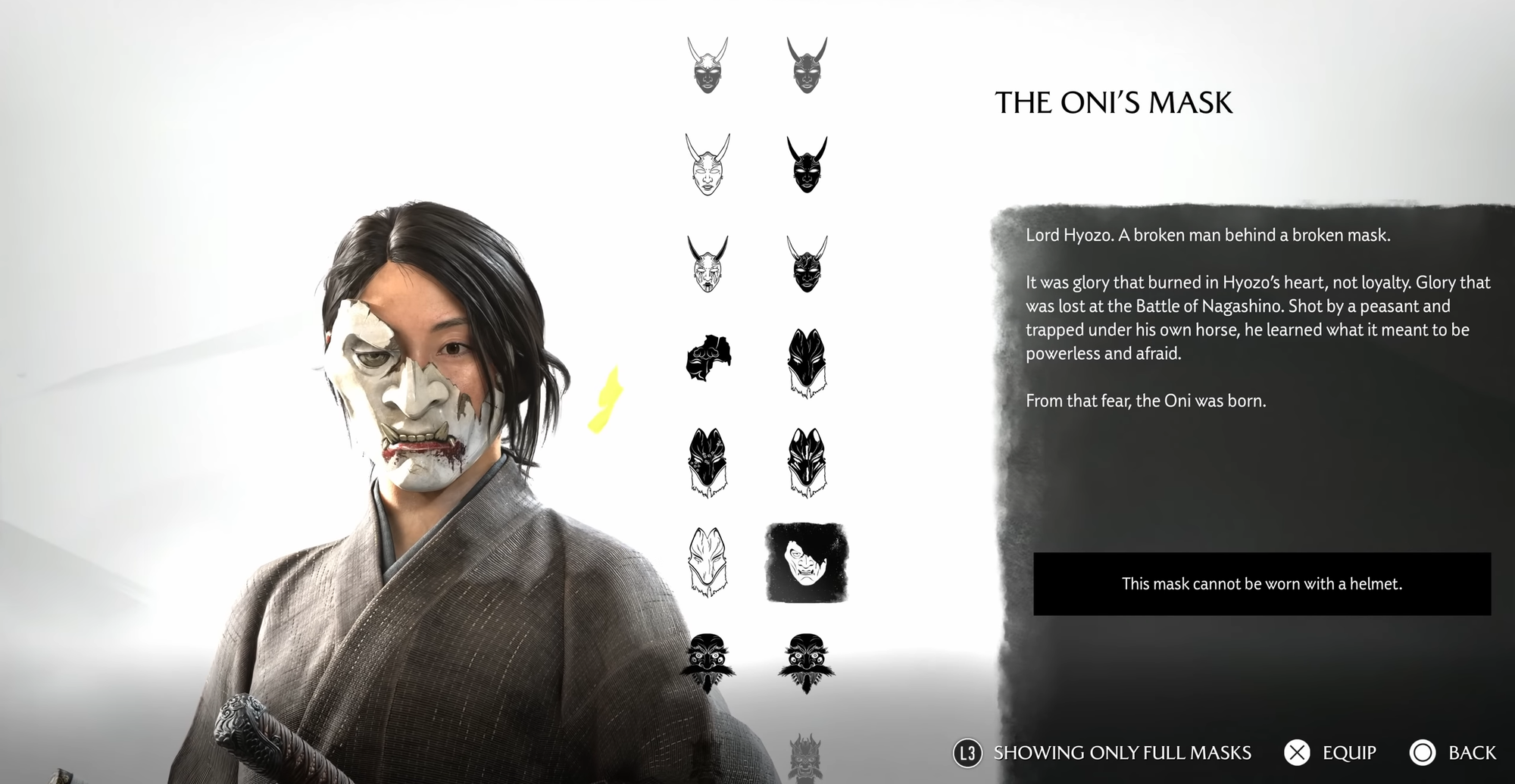Choose the grey mask with grey horns
This screenshot has width=1515, height=784.
pyautogui.click(x=807, y=66)
